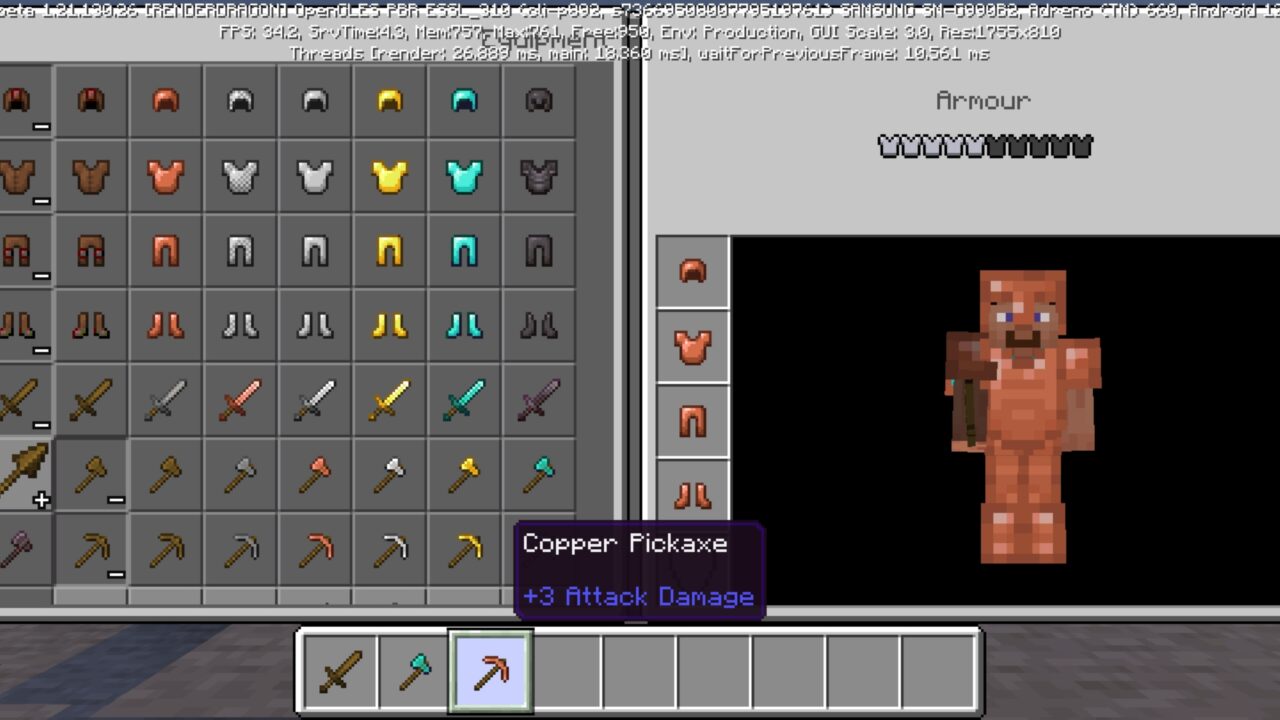This screenshot has height=720, width=1280.
Task: Select the Diamond Sword in the inventory
Action: (x=463, y=400)
